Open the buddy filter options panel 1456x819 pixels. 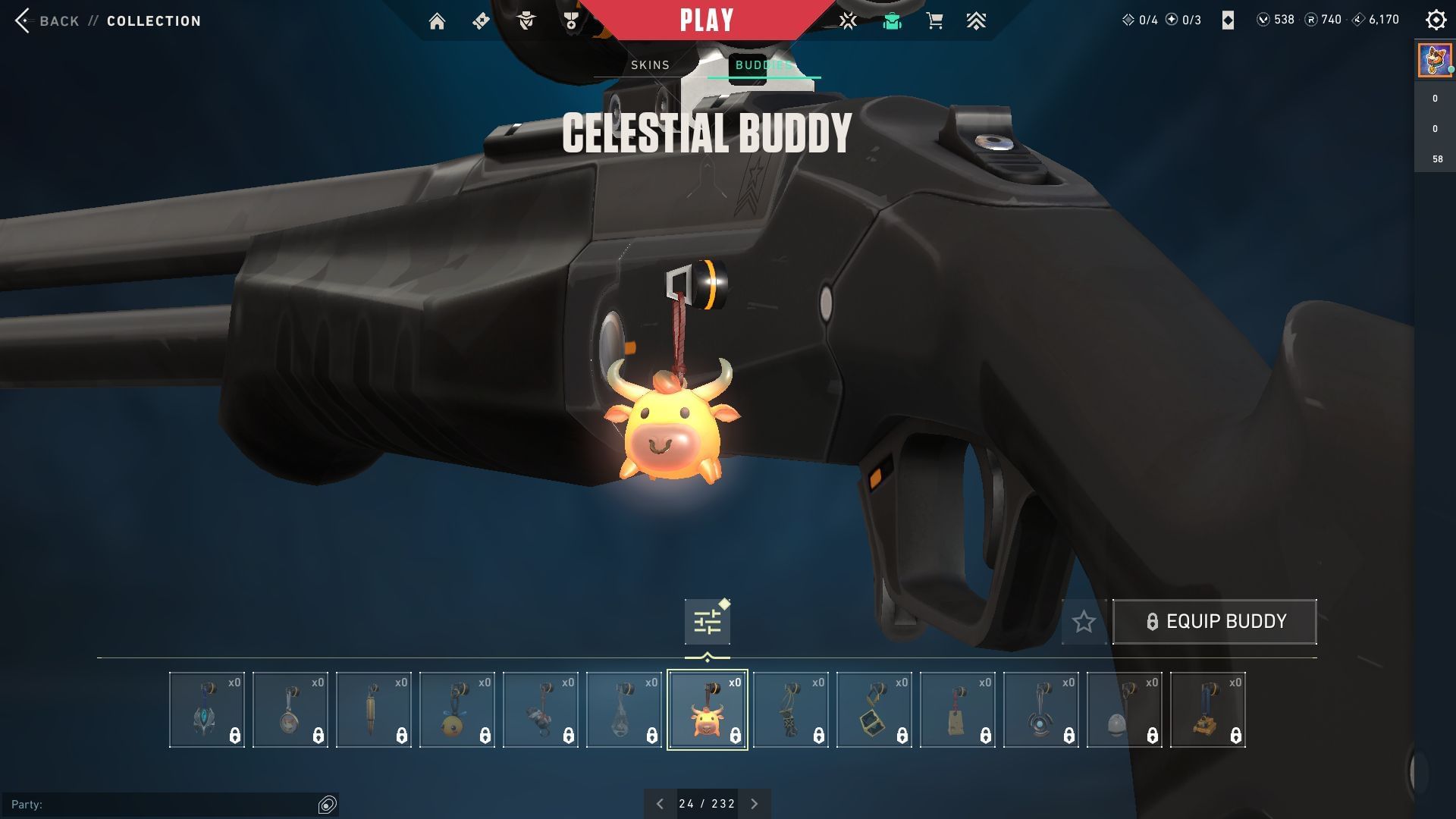[706, 620]
